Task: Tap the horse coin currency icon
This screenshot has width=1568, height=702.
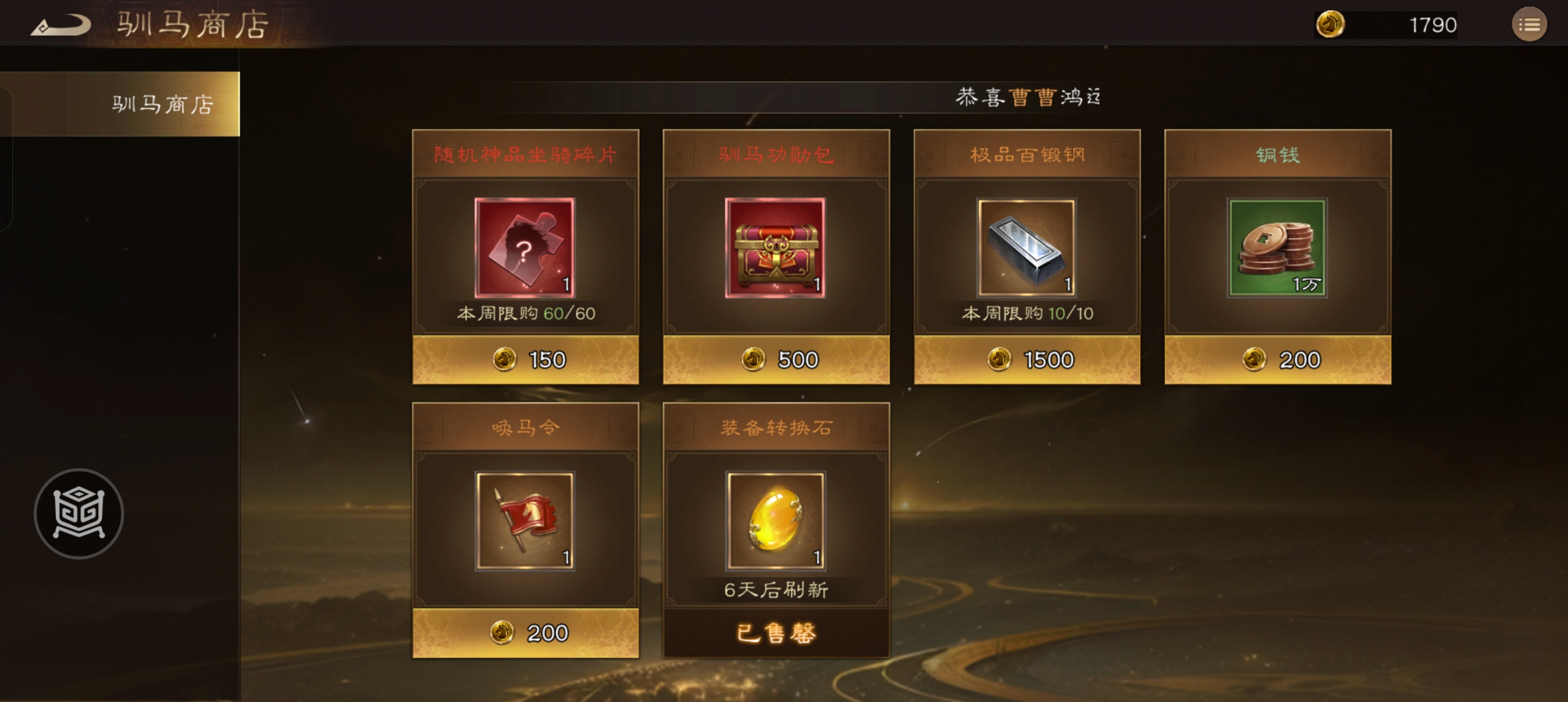Action: click(1330, 25)
